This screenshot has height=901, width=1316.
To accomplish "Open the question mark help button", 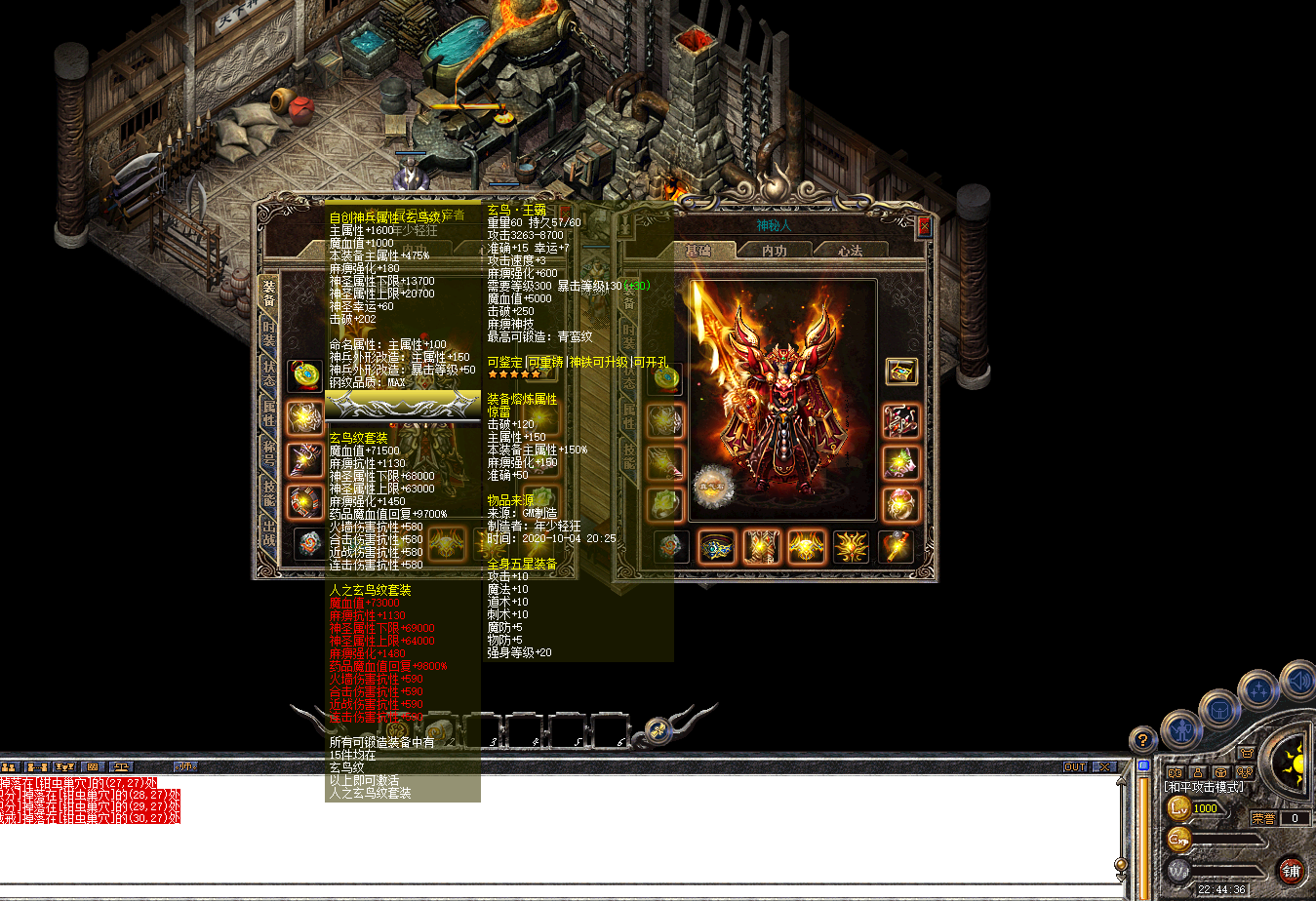I will click(1142, 740).
